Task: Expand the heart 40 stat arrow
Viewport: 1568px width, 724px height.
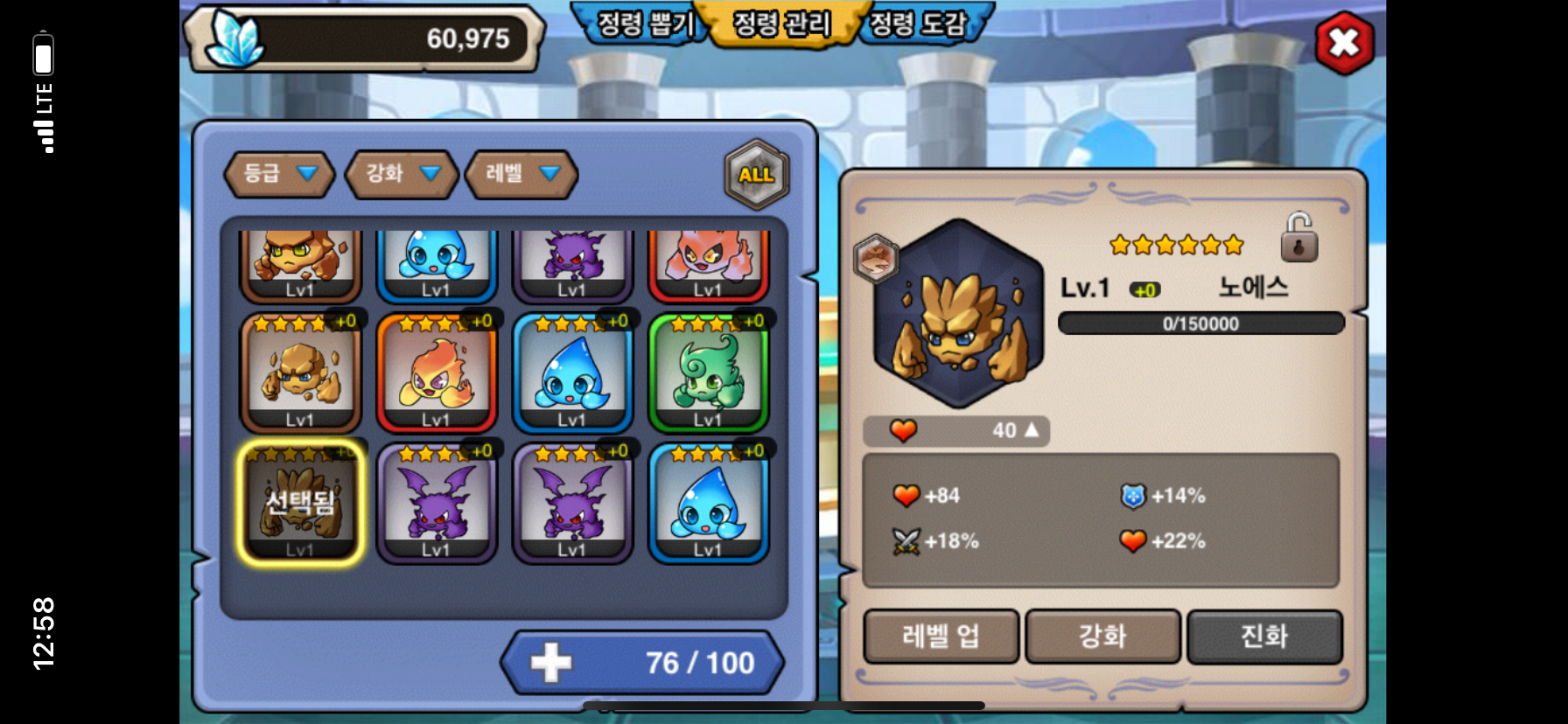Action: [1032, 430]
